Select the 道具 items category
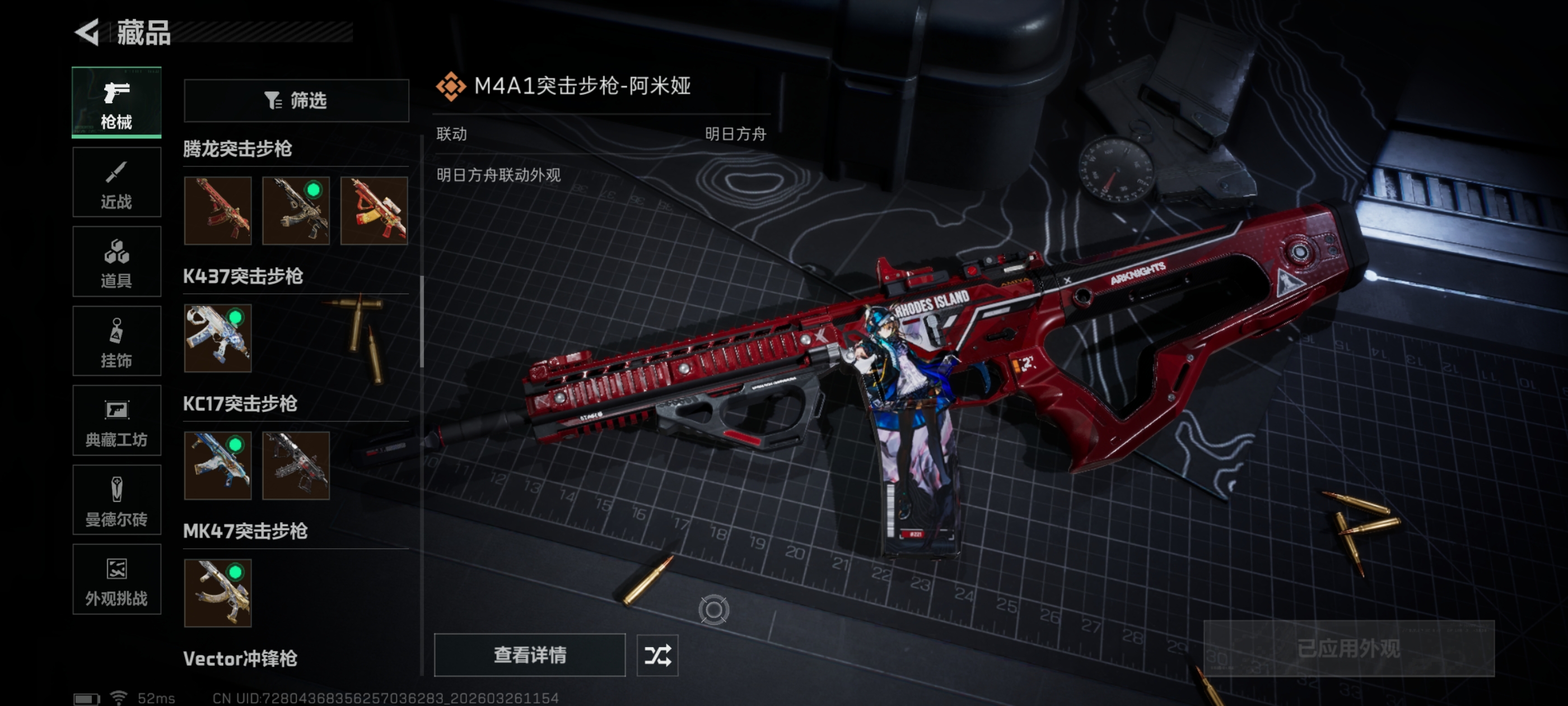Screen dimensions: 1568x706 (116, 261)
